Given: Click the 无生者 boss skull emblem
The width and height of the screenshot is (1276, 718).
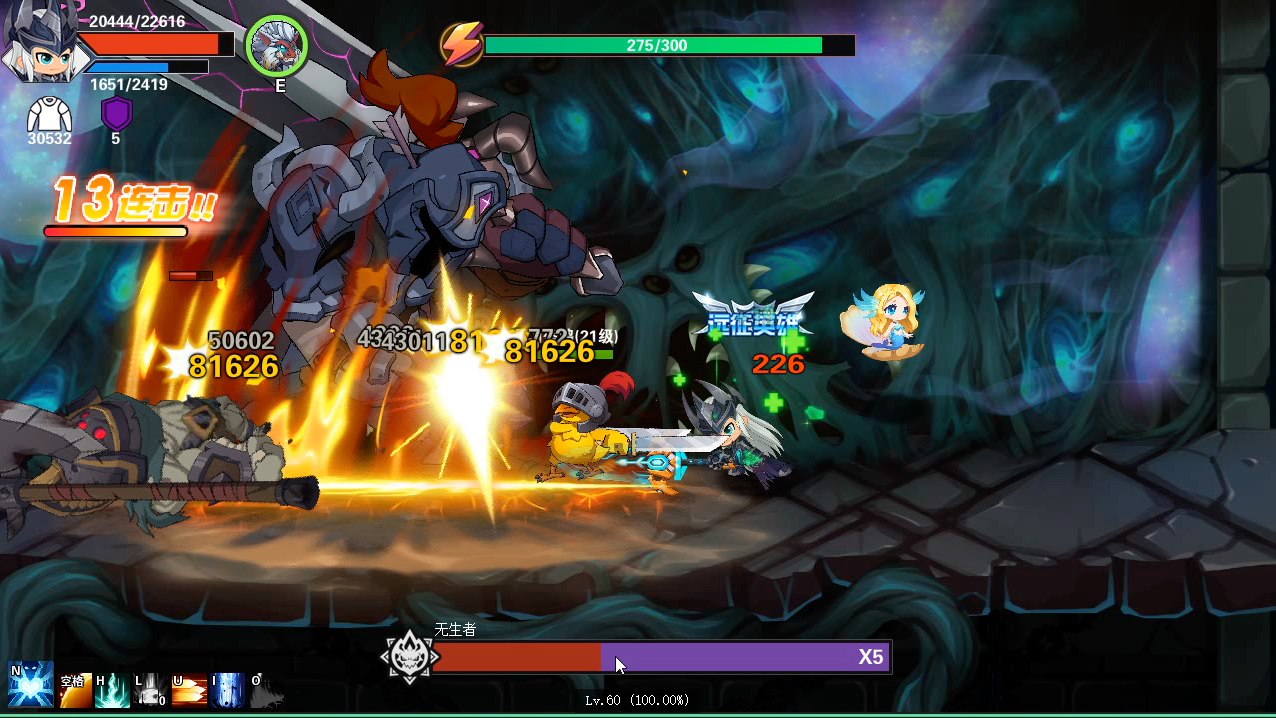Looking at the screenshot, I should 410,657.
